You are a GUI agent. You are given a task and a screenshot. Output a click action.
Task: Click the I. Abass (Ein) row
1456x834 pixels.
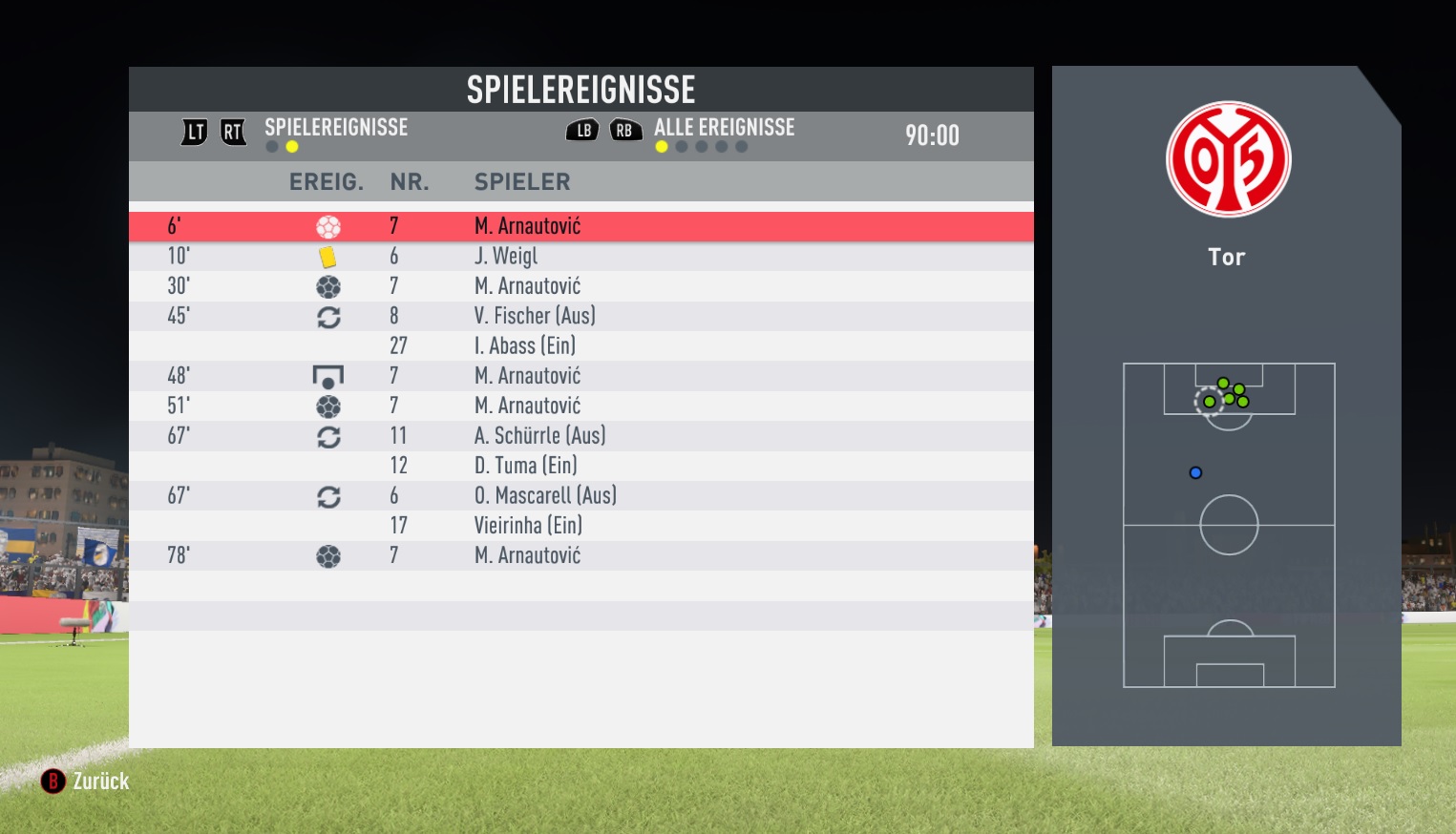click(x=580, y=345)
